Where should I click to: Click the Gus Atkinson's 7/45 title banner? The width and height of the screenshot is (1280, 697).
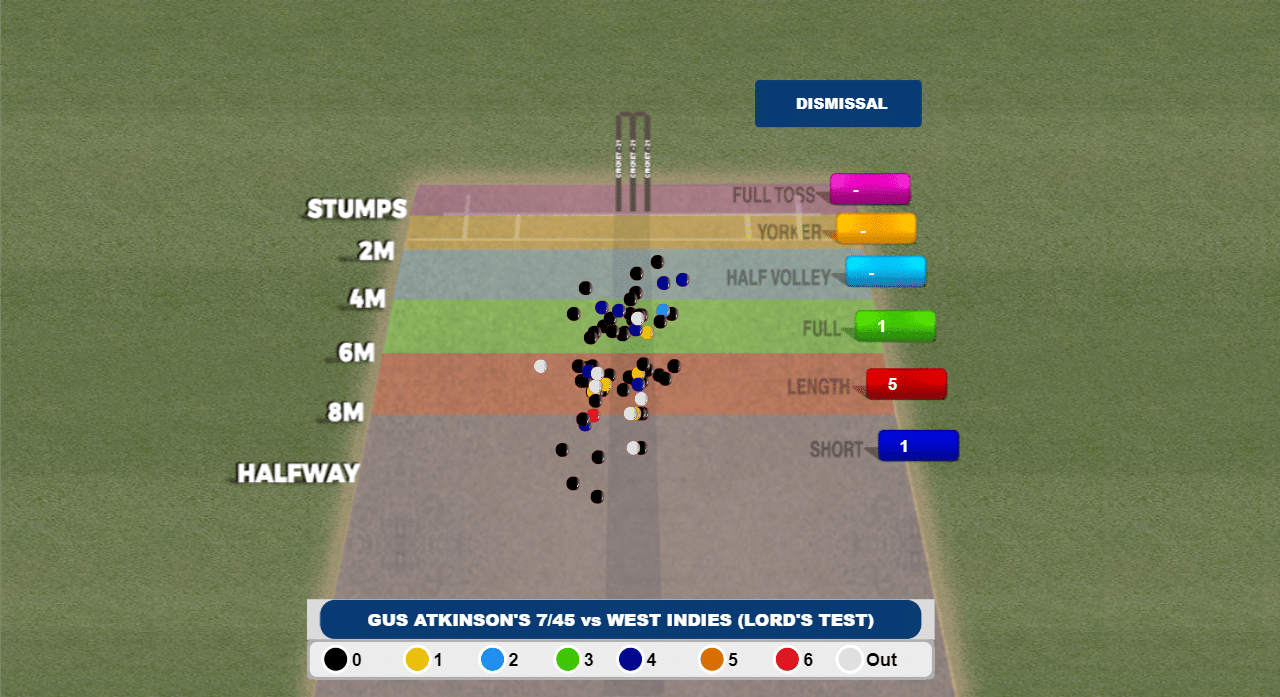[x=620, y=620]
